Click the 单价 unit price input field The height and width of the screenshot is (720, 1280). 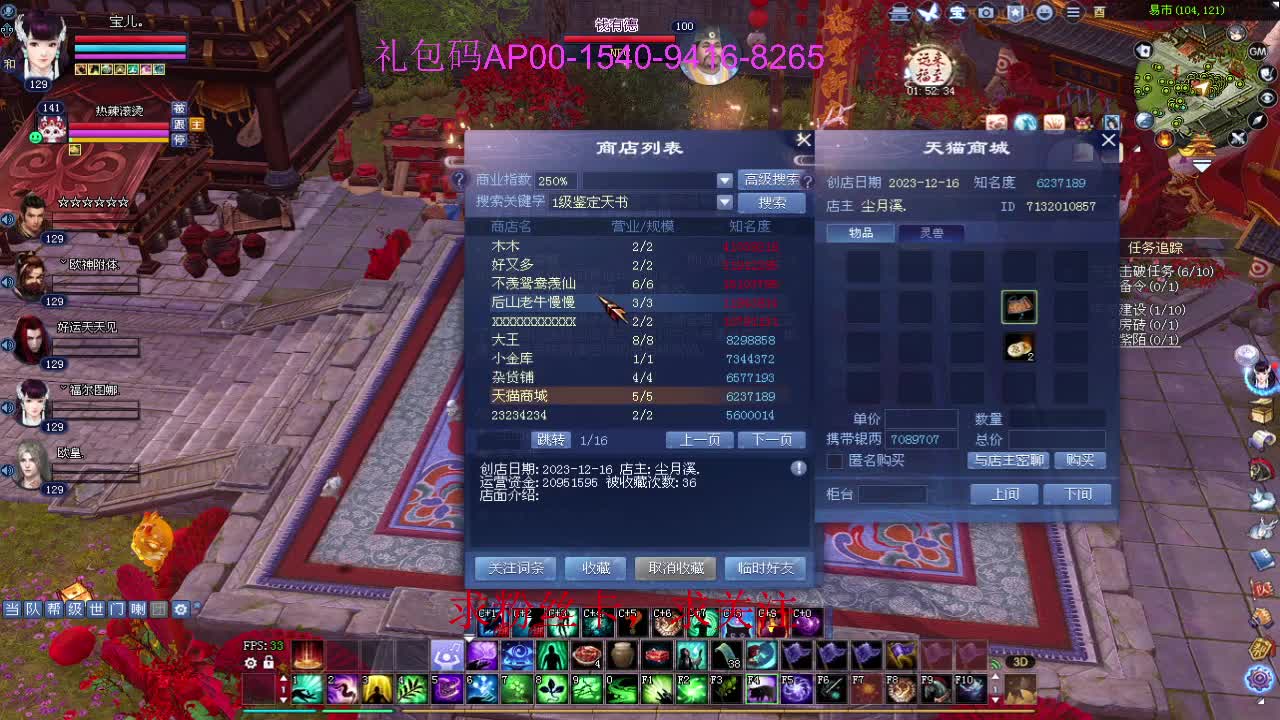[920, 419]
